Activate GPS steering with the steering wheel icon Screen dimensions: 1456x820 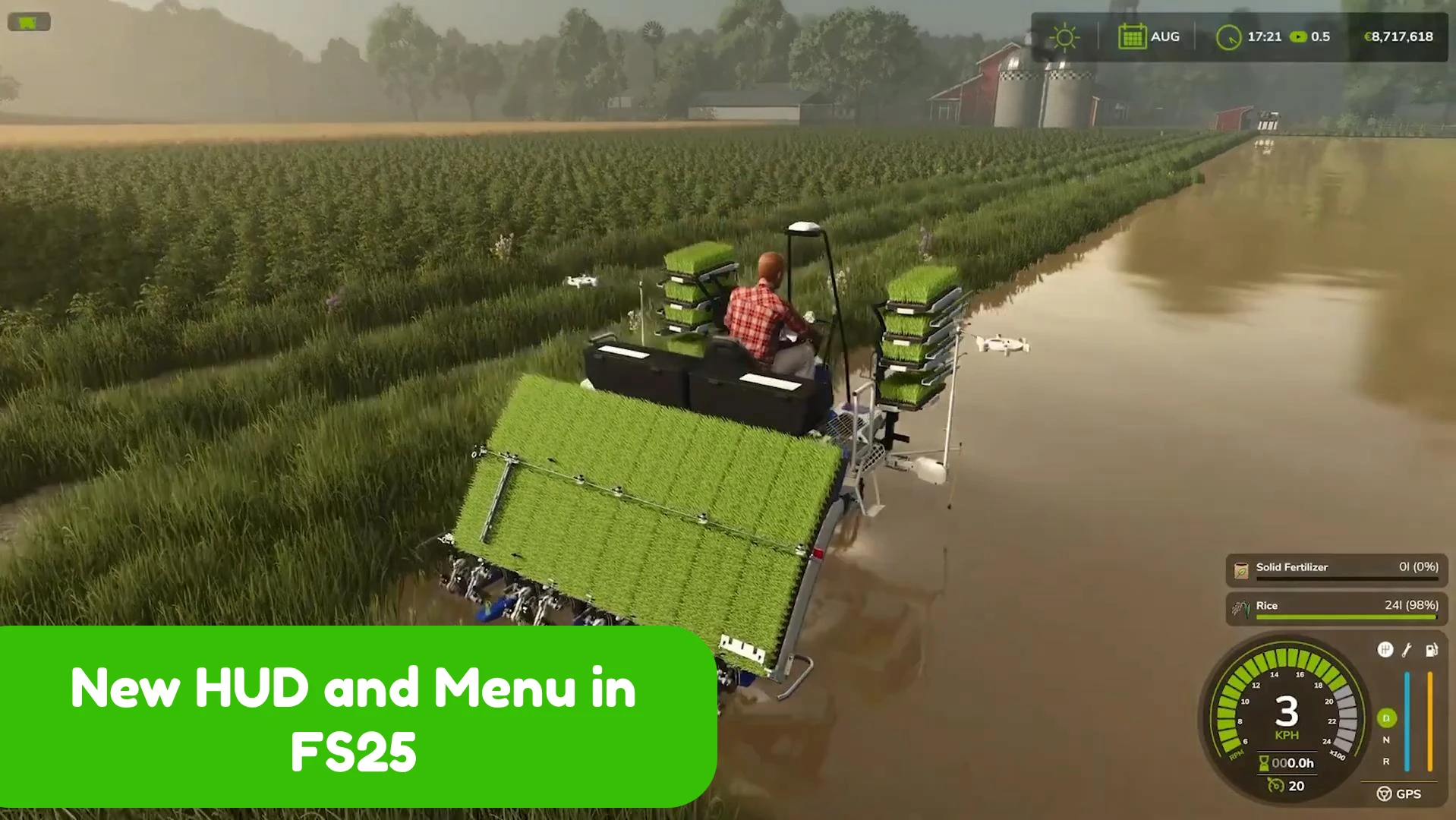click(1385, 794)
